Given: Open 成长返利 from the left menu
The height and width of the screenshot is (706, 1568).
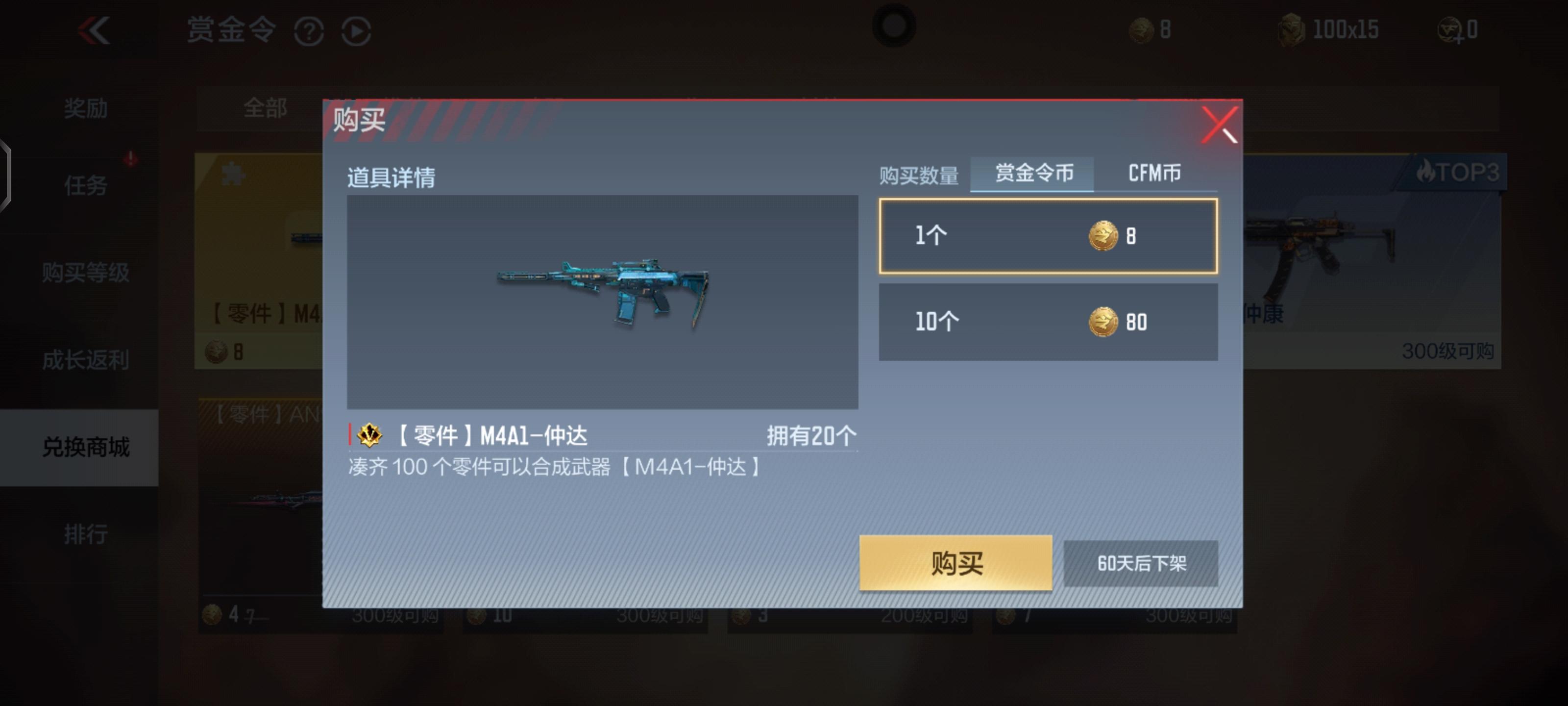Looking at the screenshot, I should pos(85,360).
